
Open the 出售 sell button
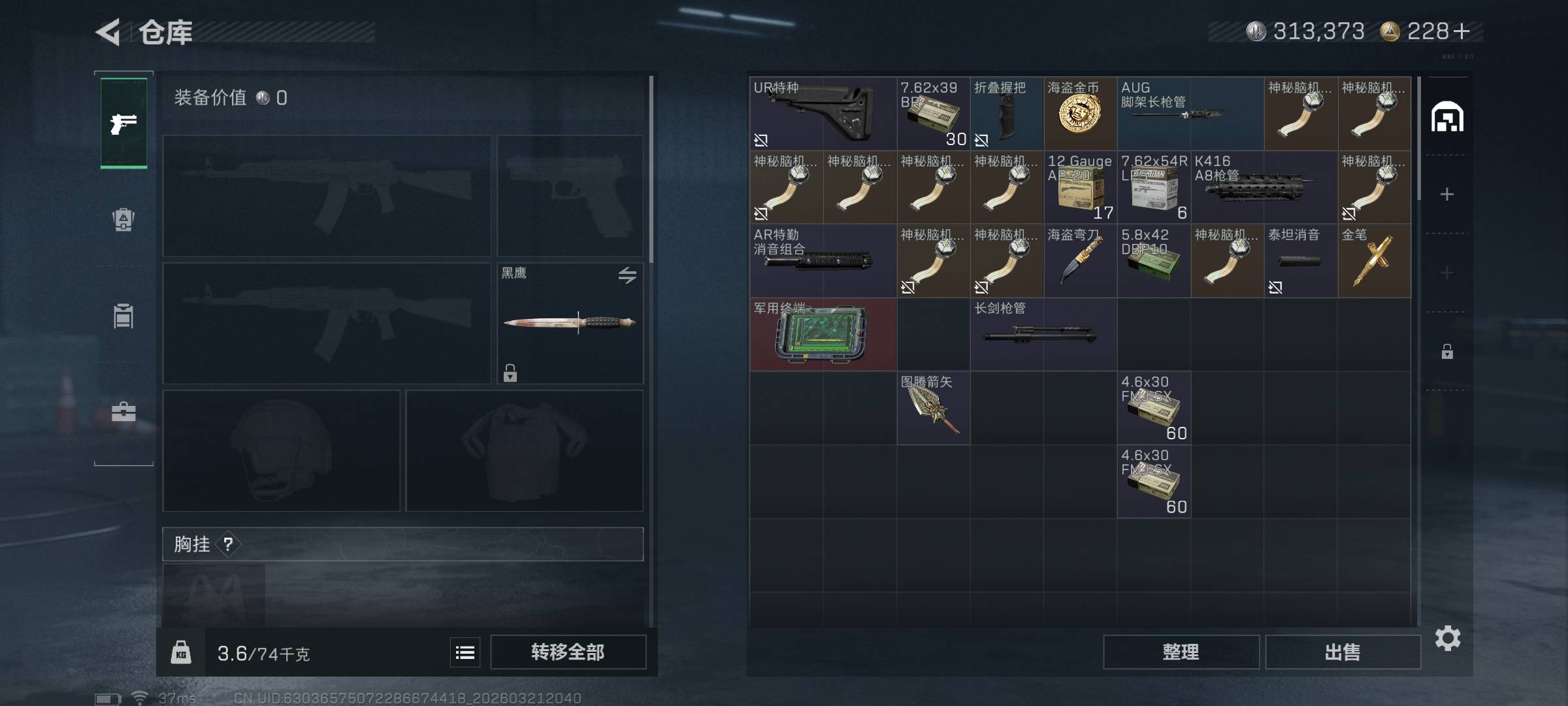click(1343, 652)
